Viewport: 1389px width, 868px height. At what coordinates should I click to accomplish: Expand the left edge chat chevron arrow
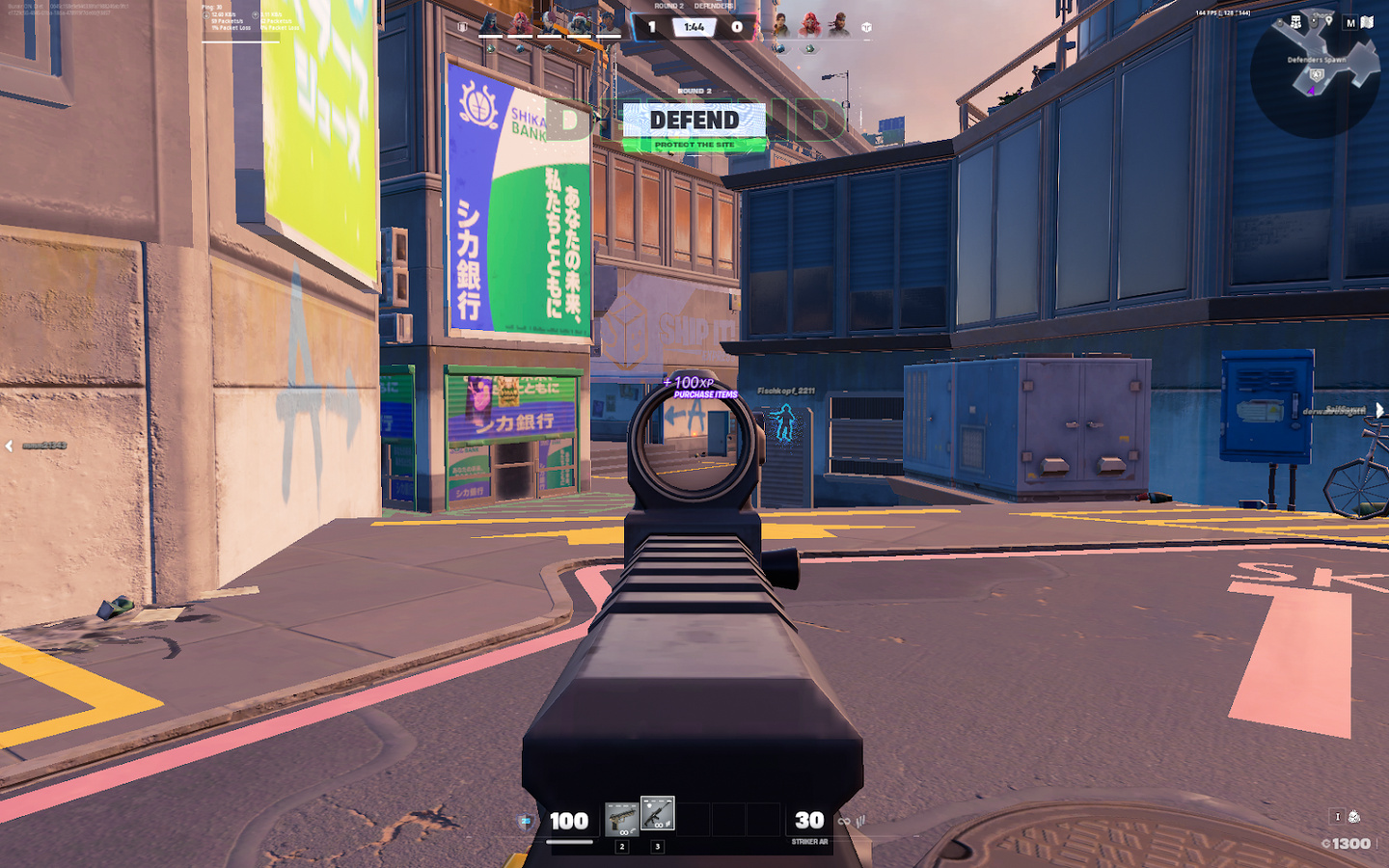pos(8,444)
